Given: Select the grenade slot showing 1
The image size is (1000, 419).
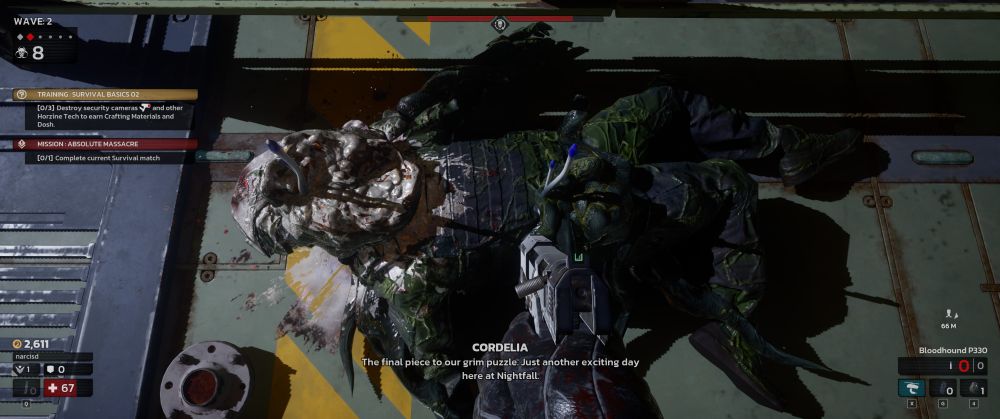Looking at the screenshot, I should tap(972, 388).
